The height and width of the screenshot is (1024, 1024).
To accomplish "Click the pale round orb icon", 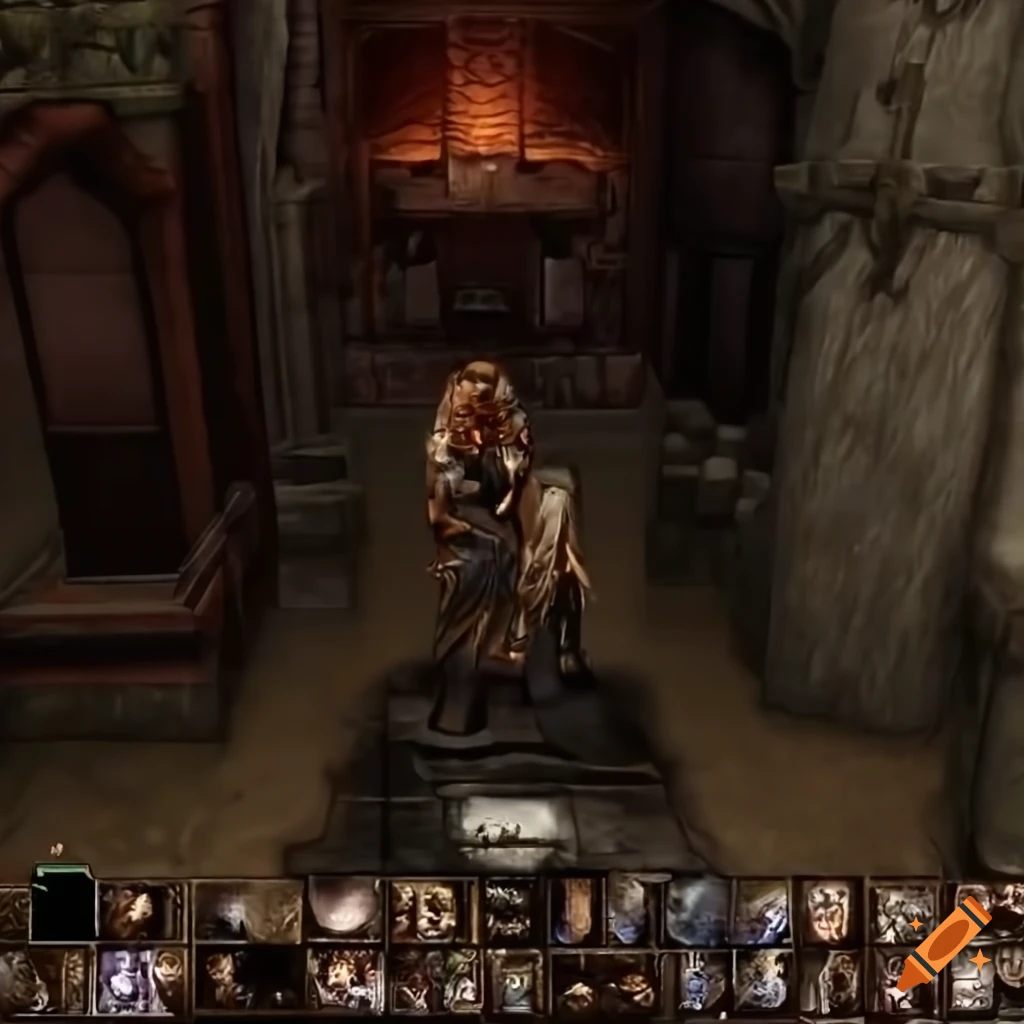I will pyautogui.click(x=343, y=907).
